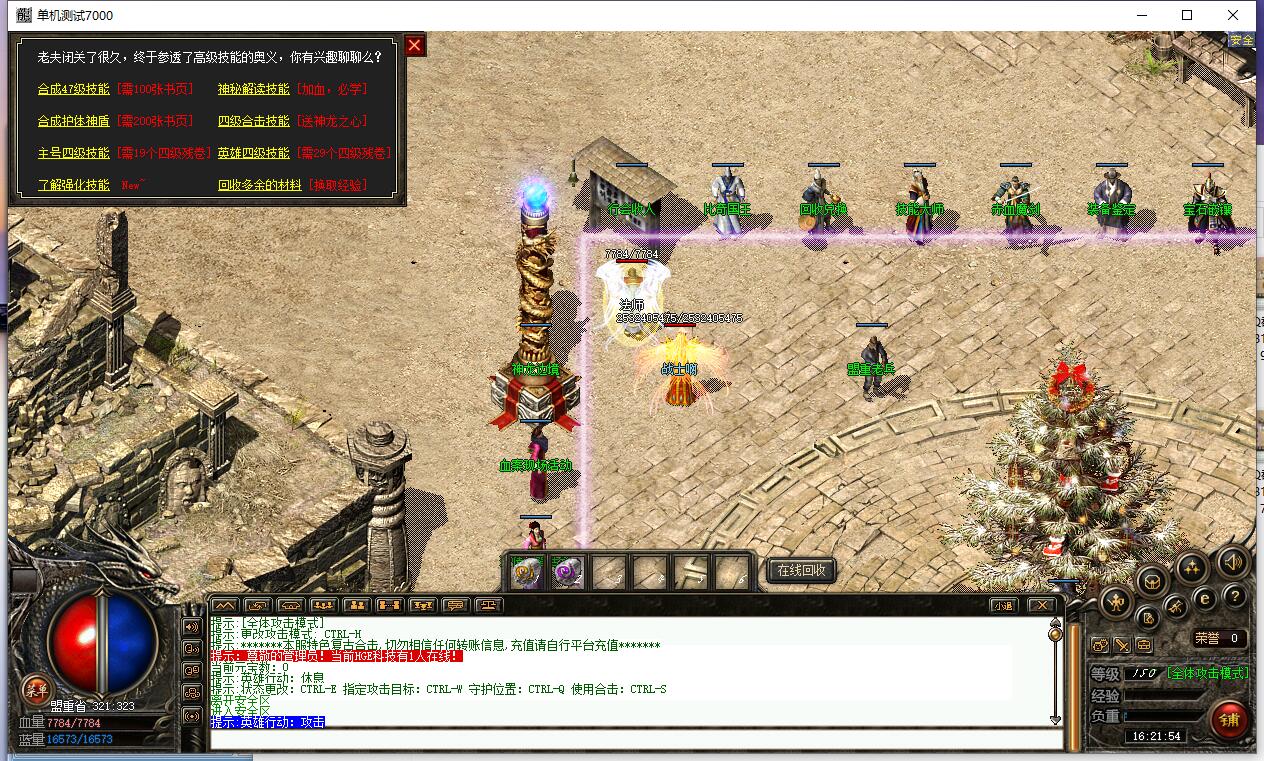Open the help question mark button

coord(1234,597)
